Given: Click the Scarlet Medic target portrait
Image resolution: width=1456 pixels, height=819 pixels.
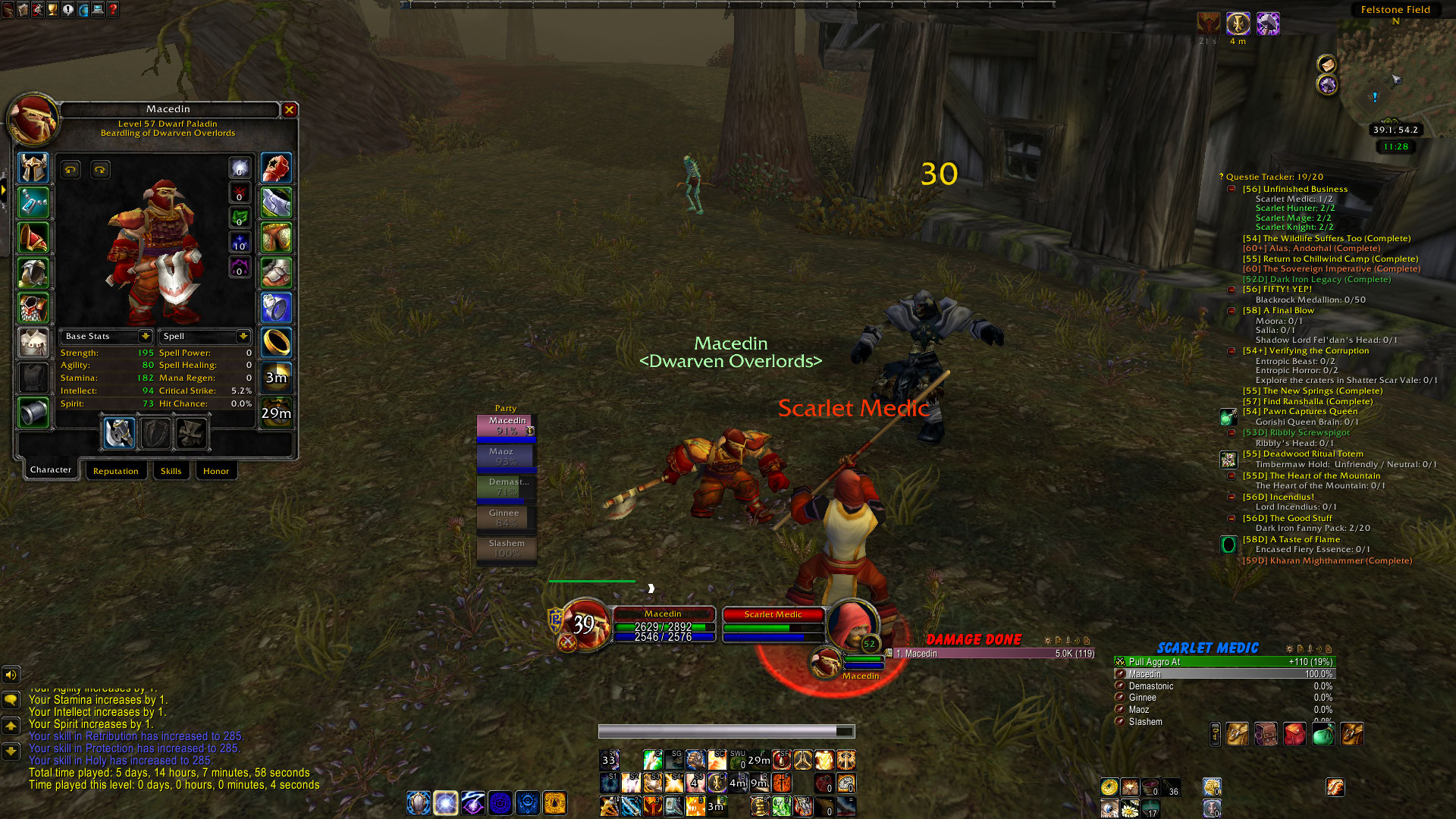Looking at the screenshot, I should [852, 626].
